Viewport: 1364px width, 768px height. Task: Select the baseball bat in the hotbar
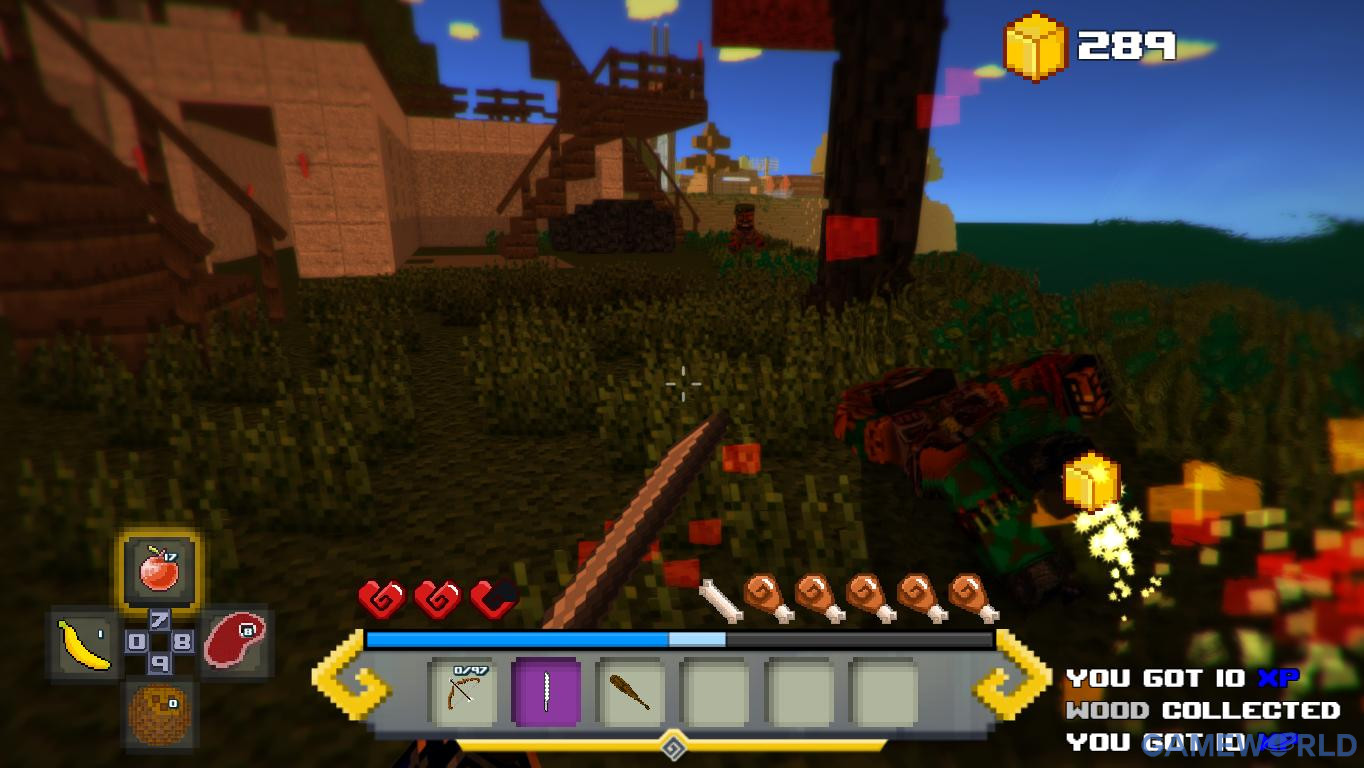[633, 693]
